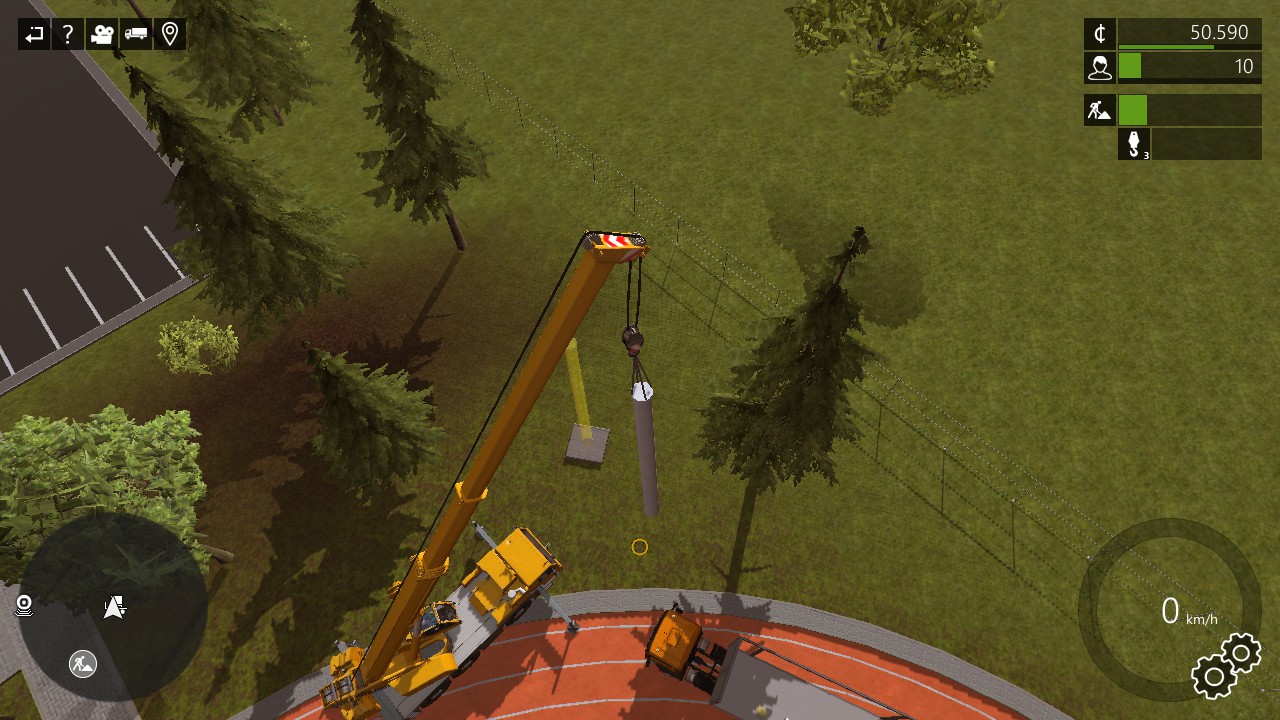Choose the webcam marker beside the minimap
The height and width of the screenshot is (720, 1280).
coord(24,605)
